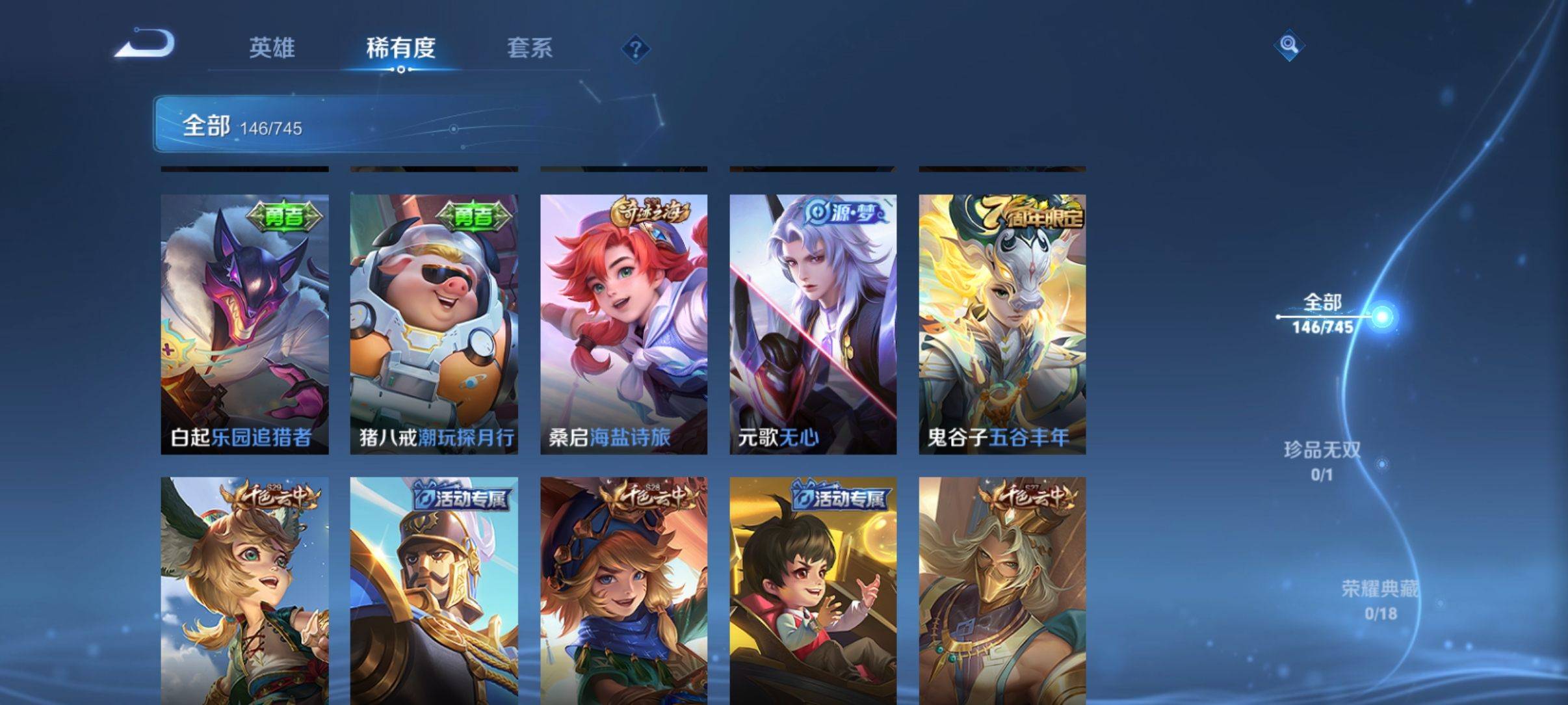This screenshot has width=1568, height=705.
Task: Select the helmeted general 活动专属 skin card
Action: (x=434, y=591)
